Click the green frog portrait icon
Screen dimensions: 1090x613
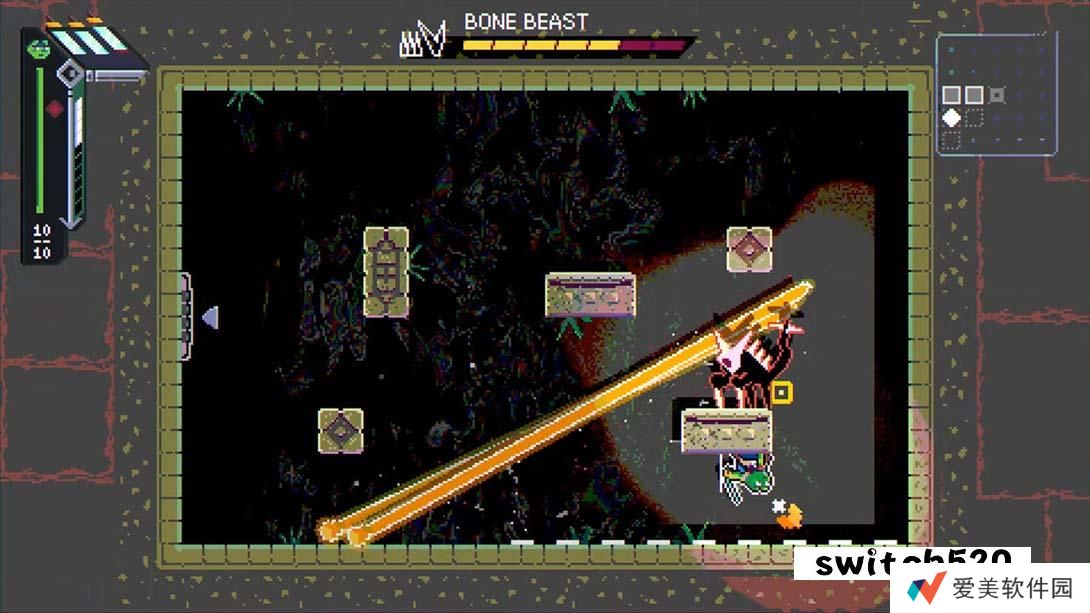coord(39,46)
